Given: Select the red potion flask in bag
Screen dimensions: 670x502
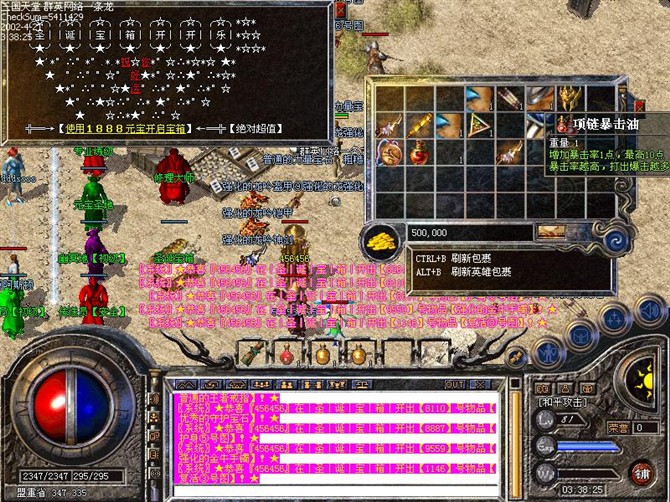Looking at the screenshot, I should tap(418, 154).
